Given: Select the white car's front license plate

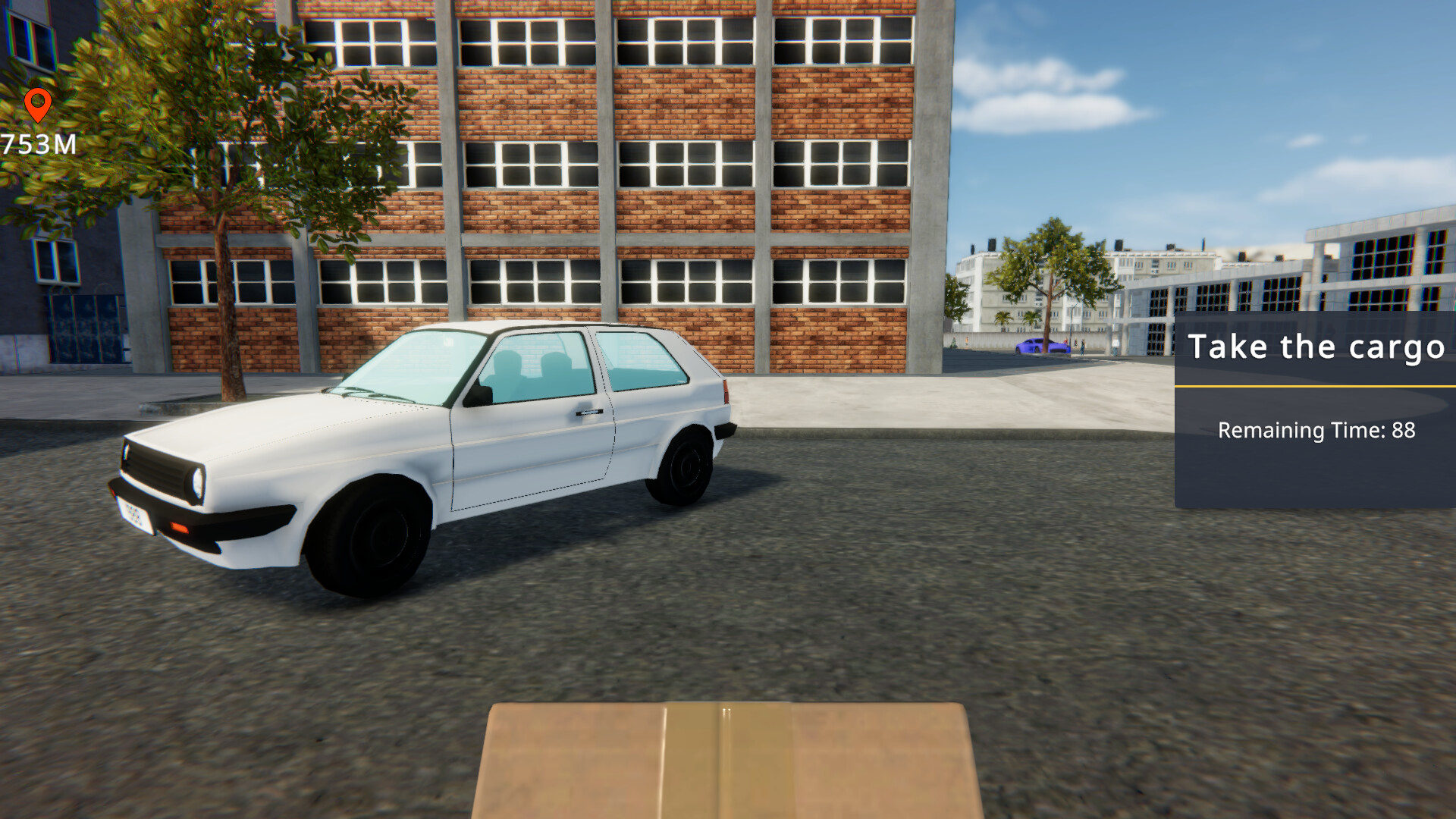Looking at the screenshot, I should [136, 514].
